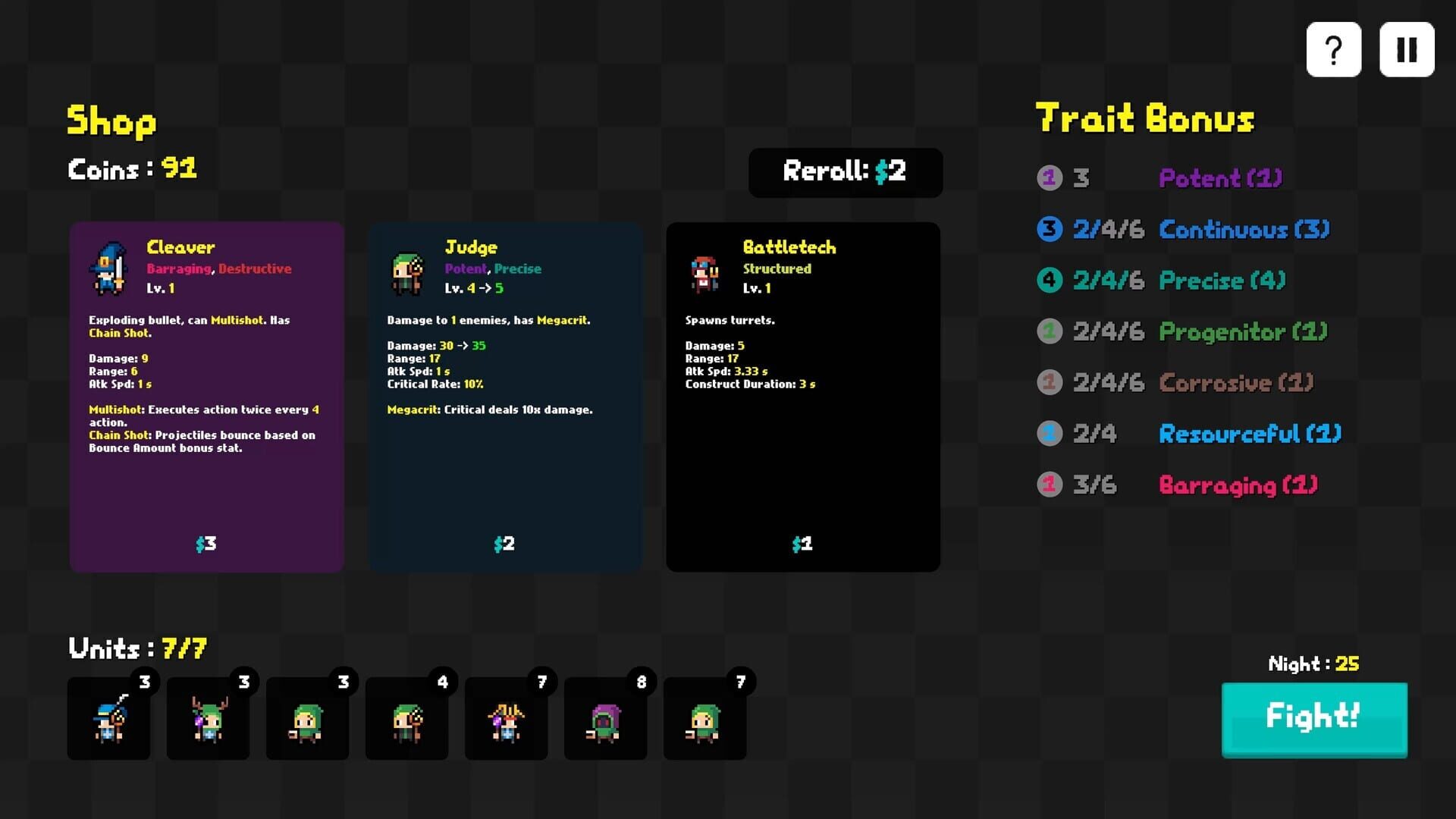This screenshot has width=1456, height=819.
Task: Select the blue fishing unit on the bench
Action: [x=108, y=720]
